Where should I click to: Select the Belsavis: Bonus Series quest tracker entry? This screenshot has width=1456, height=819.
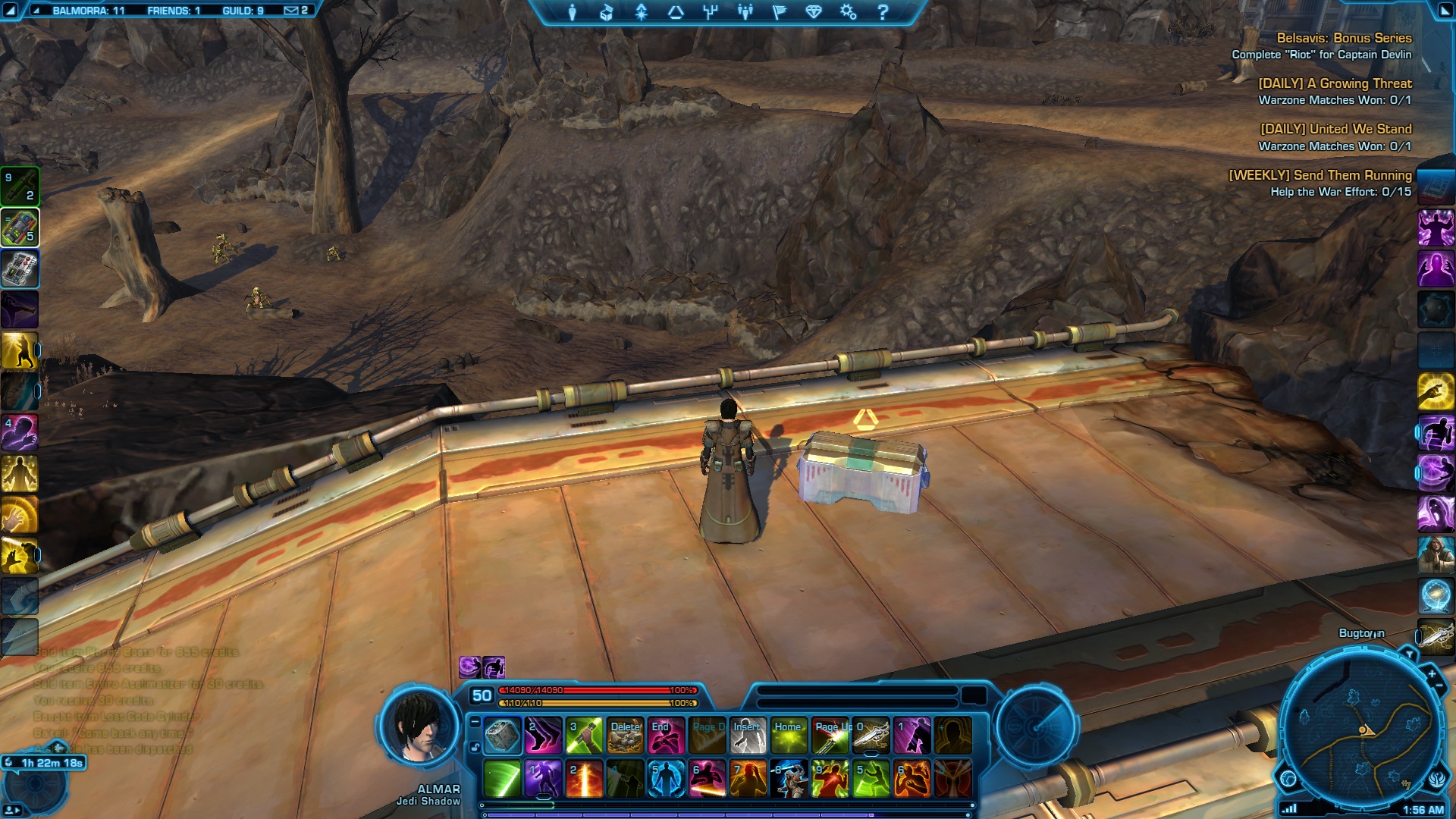1343,38
